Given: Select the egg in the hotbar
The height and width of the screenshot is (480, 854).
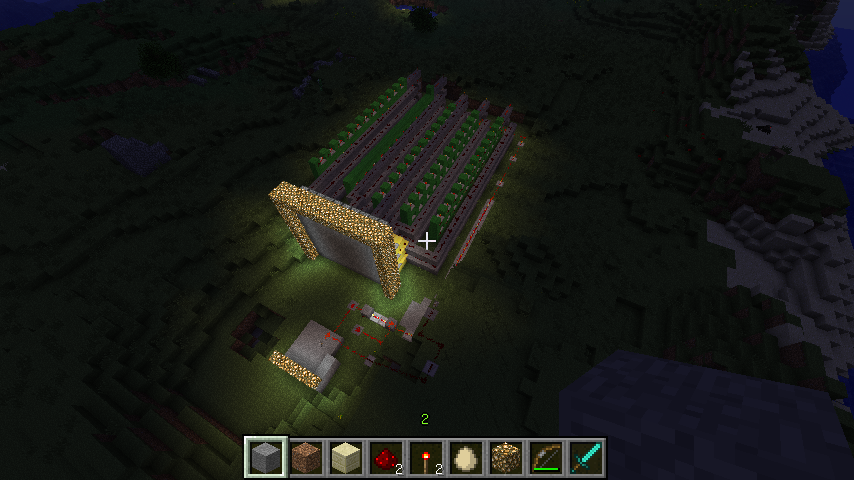Looking at the screenshot, I should 466,457.
